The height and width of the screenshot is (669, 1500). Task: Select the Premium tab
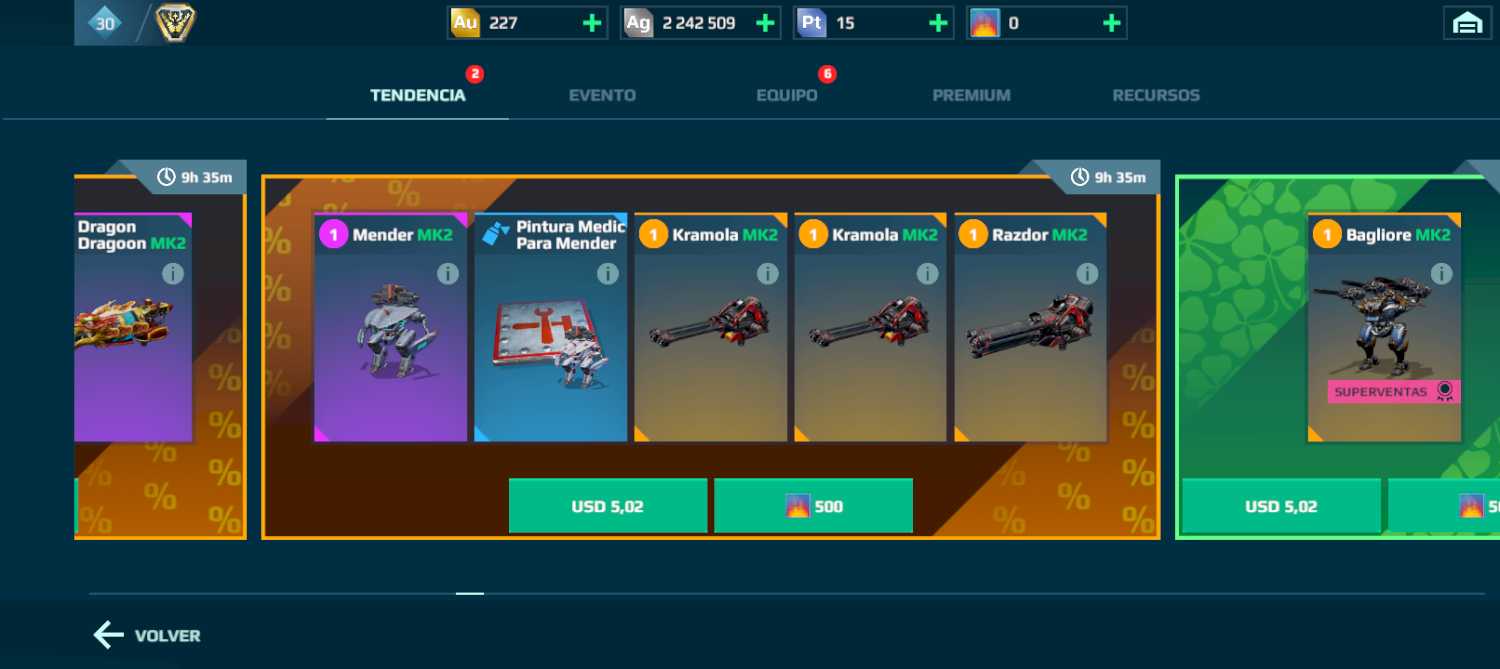971,96
